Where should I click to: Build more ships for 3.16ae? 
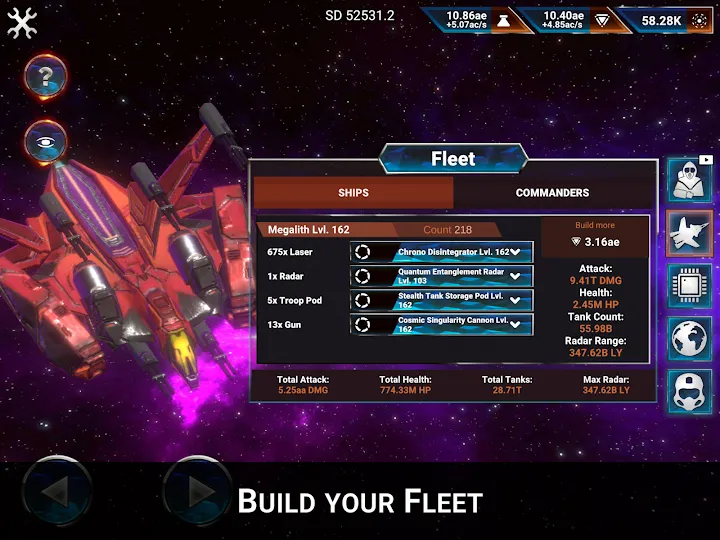click(595, 235)
